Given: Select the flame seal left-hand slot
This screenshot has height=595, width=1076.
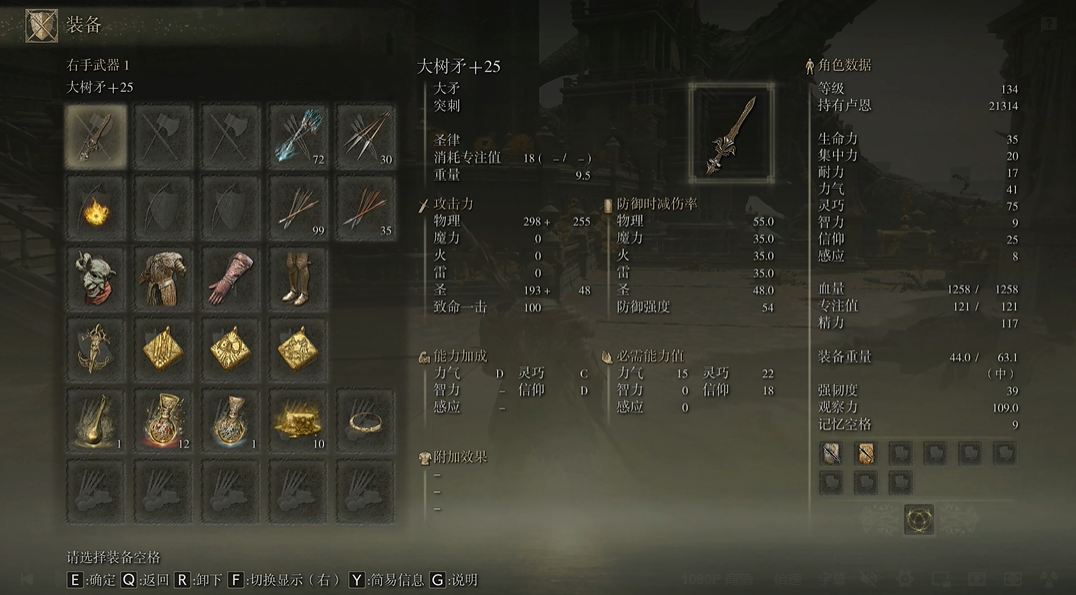Looking at the screenshot, I should (x=96, y=207).
